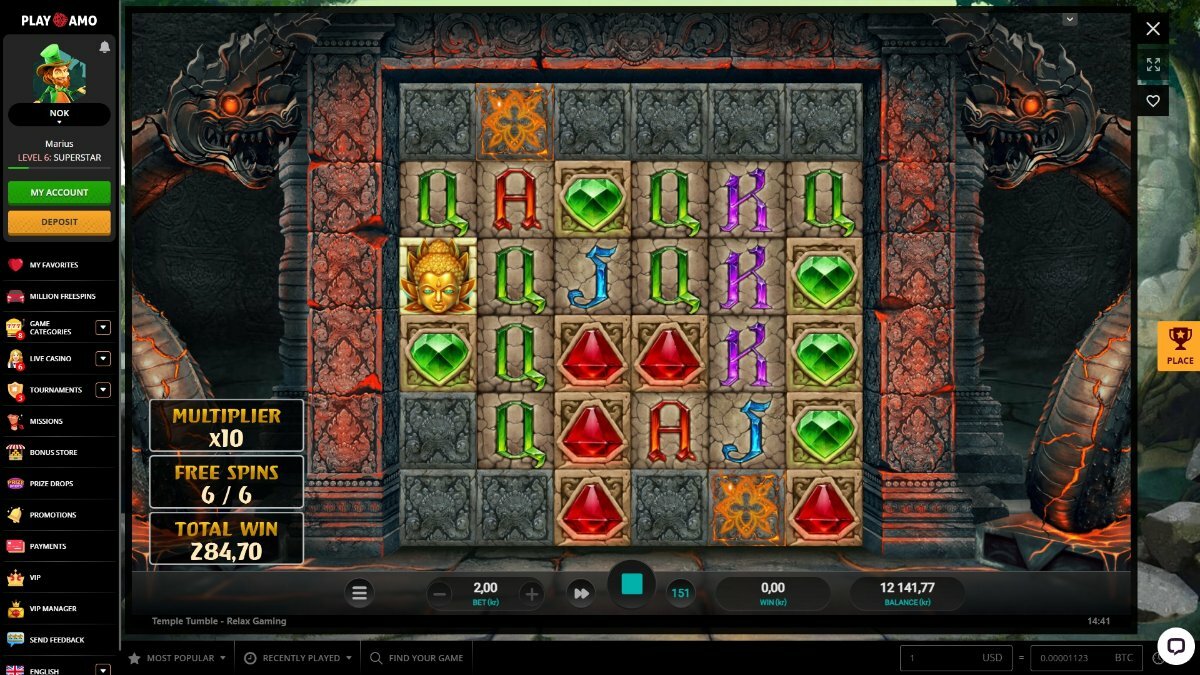1200x675 pixels.
Task: Open the slot game hamburger menu
Action: (x=360, y=593)
